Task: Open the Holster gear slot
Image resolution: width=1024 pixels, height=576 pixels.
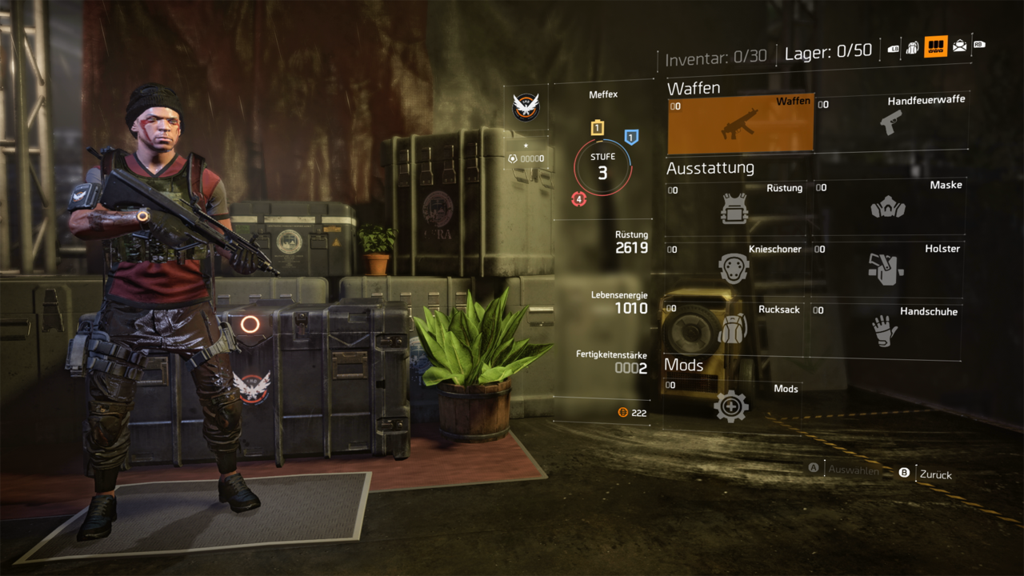Action: point(888,268)
